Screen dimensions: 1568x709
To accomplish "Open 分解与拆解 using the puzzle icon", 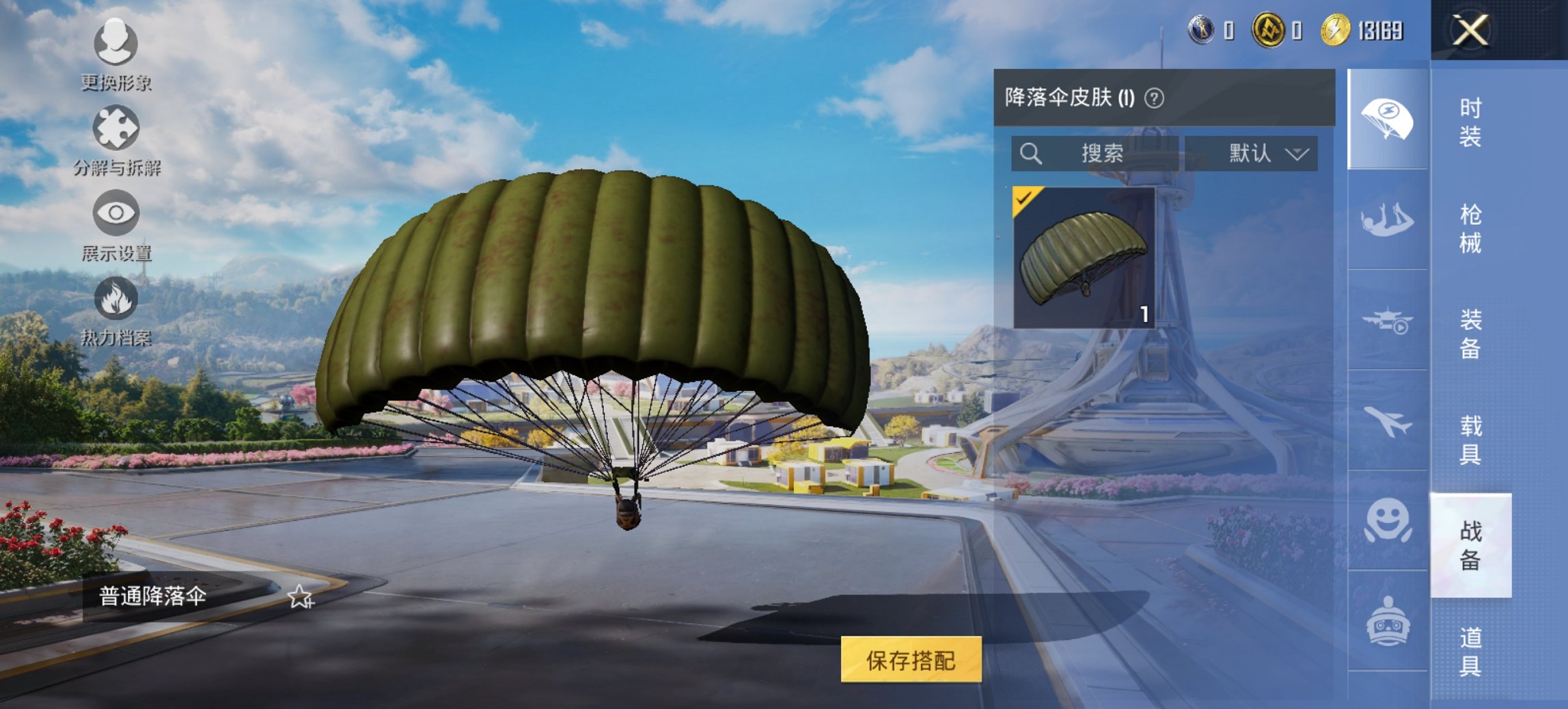I will coord(118,128).
